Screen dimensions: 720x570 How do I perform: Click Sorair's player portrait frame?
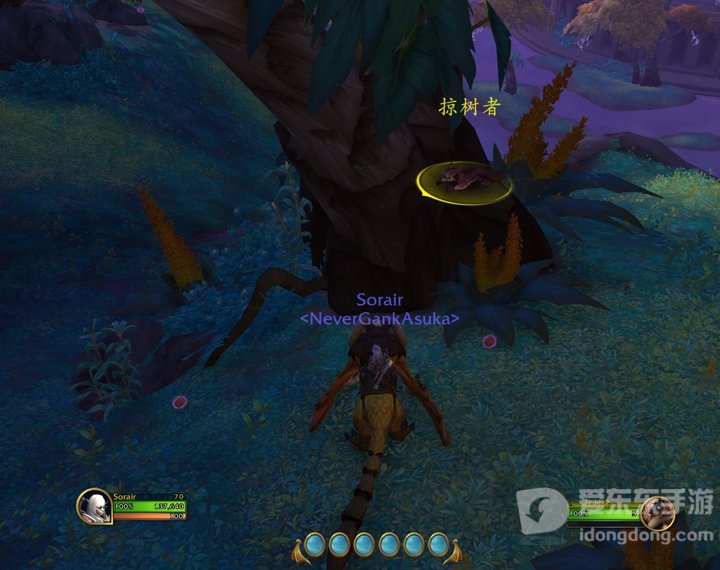pyautogui.click(x=94, y=506)
